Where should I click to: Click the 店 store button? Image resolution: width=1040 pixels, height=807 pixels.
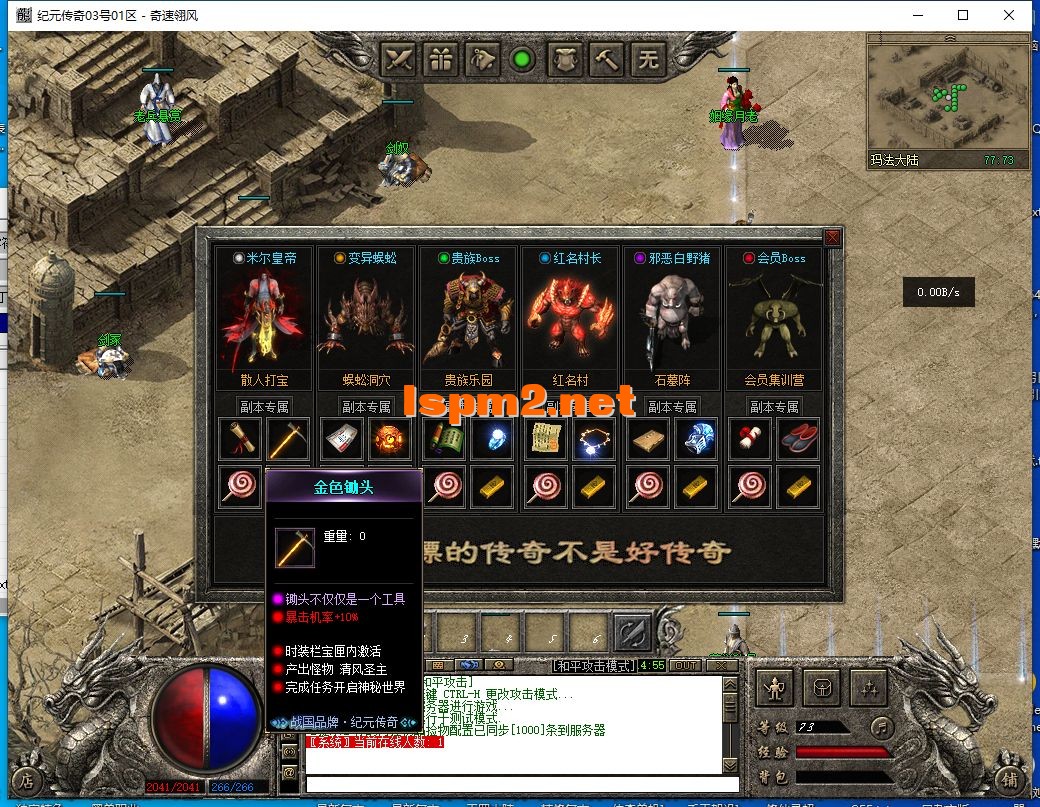coord(28,779)
